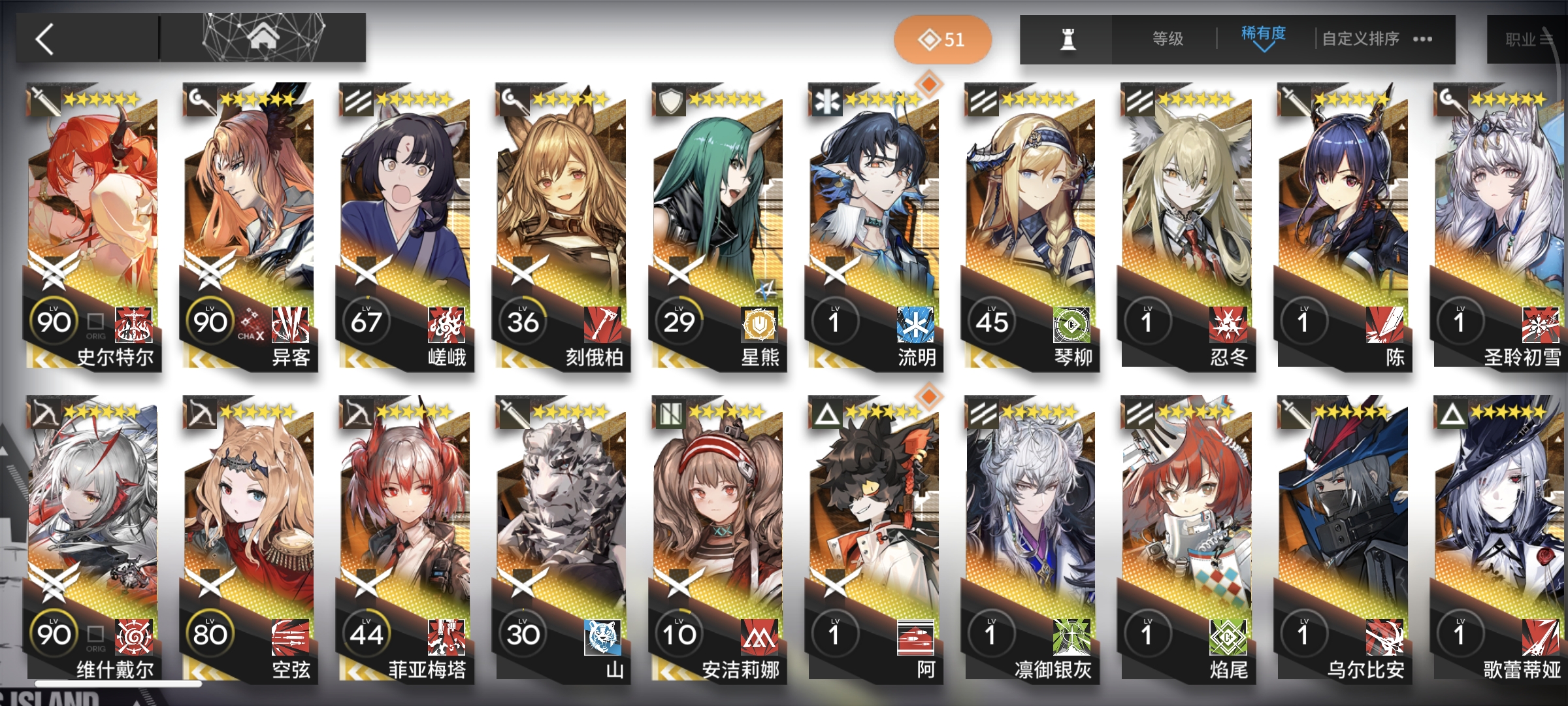Sort operators by 等级 (level)

1168,39
